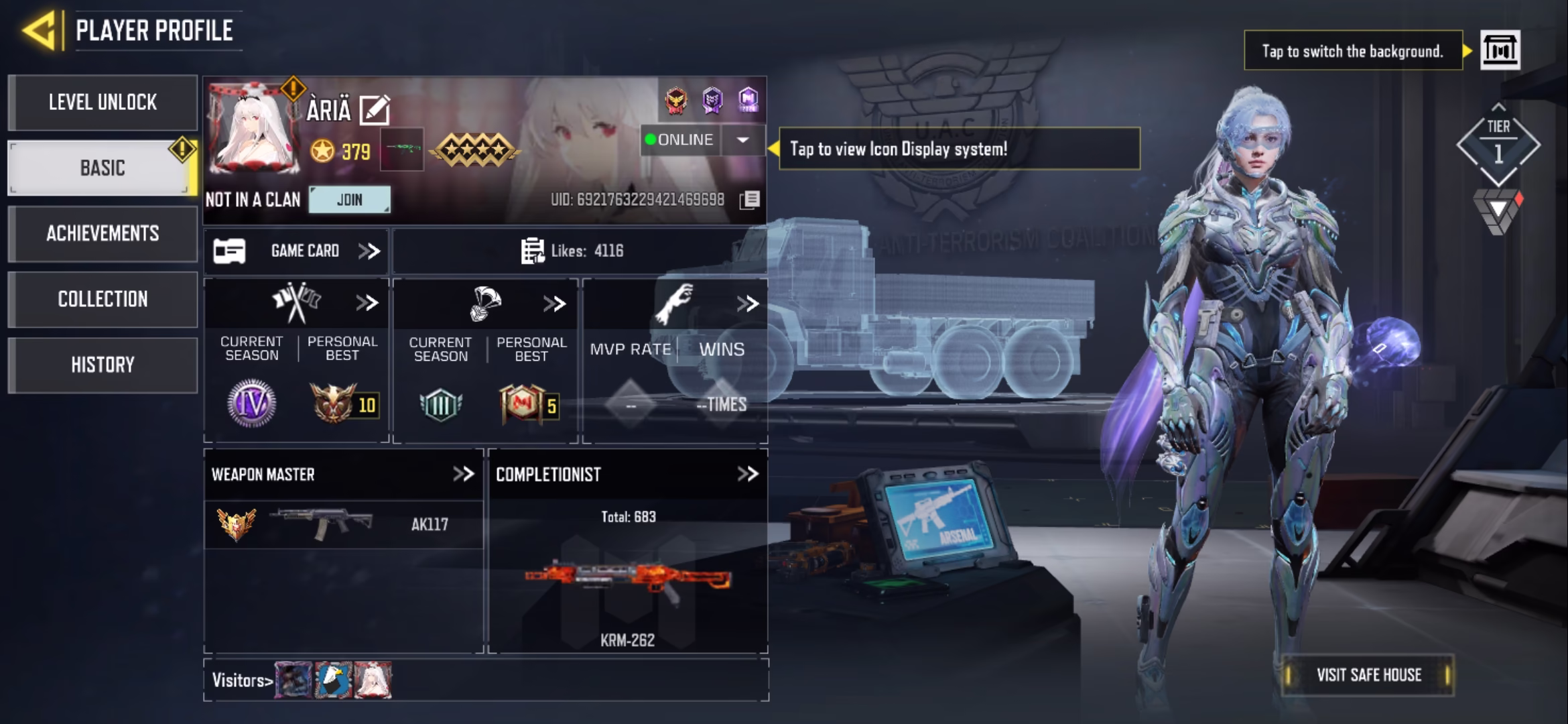Select the Collection tab
1568x724 pixels.
pyautogui.click(x=103, y=299)
